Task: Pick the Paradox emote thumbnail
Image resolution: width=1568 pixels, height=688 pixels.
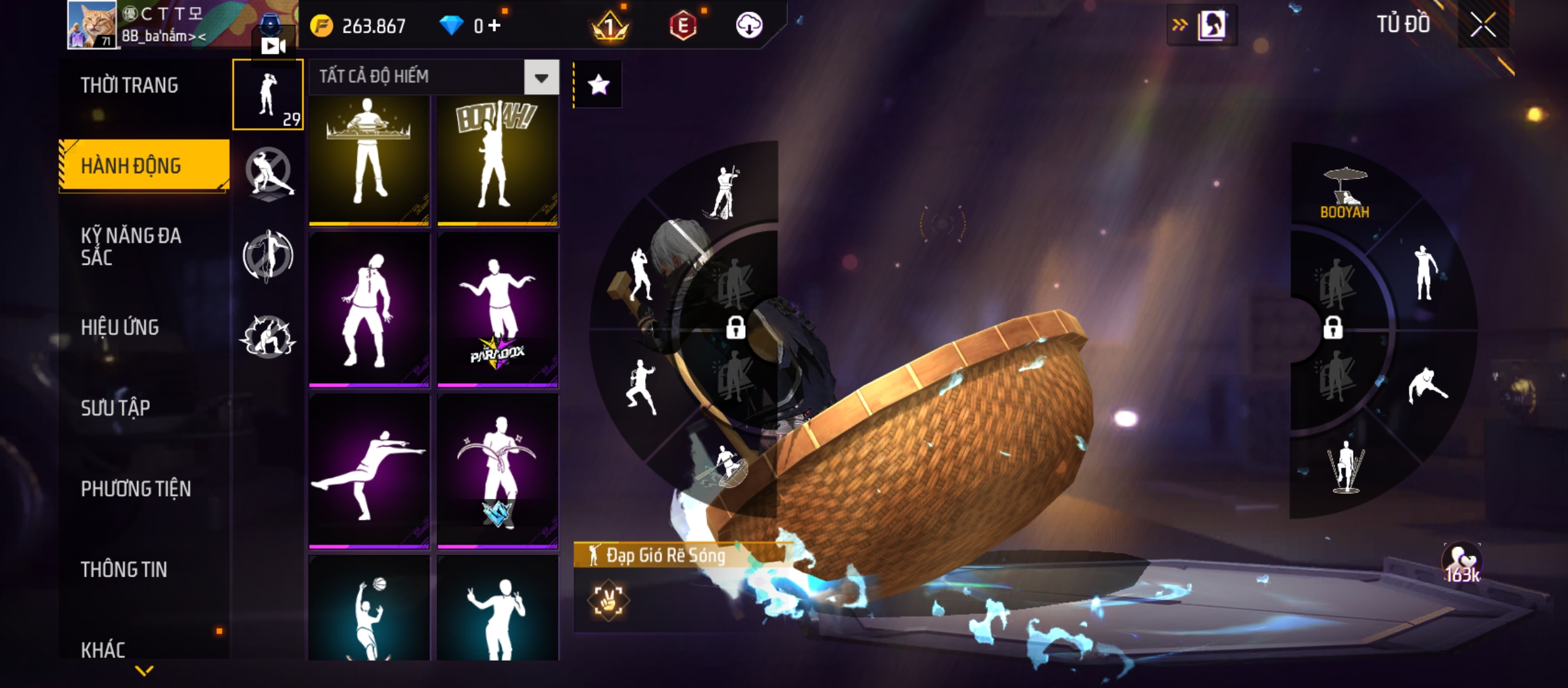Action: pyautogui.click(x=498, y=310)
